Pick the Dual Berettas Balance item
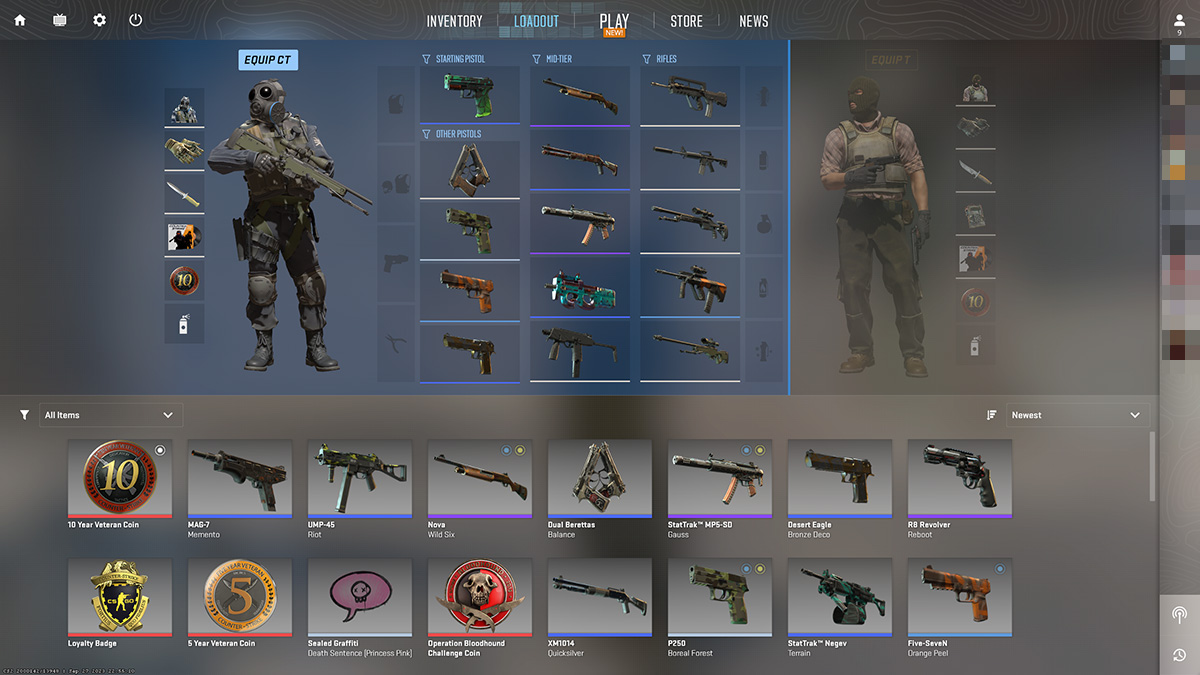The width and height of the screenshot is (1200, 675). [x=600, y=479]
